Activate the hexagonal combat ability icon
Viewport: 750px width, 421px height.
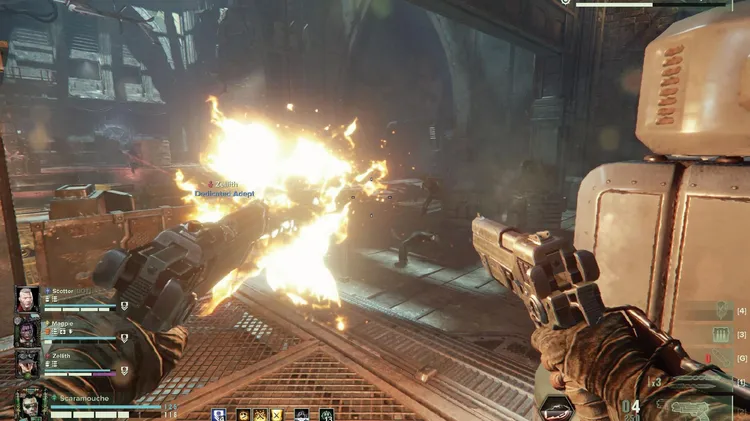[556, 408]
